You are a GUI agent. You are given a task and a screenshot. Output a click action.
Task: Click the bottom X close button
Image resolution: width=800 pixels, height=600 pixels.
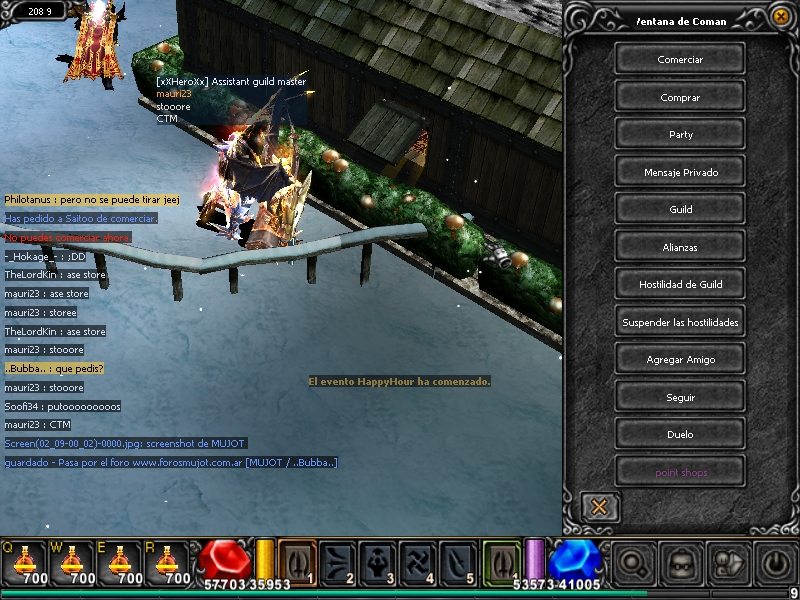click(599, 506)
